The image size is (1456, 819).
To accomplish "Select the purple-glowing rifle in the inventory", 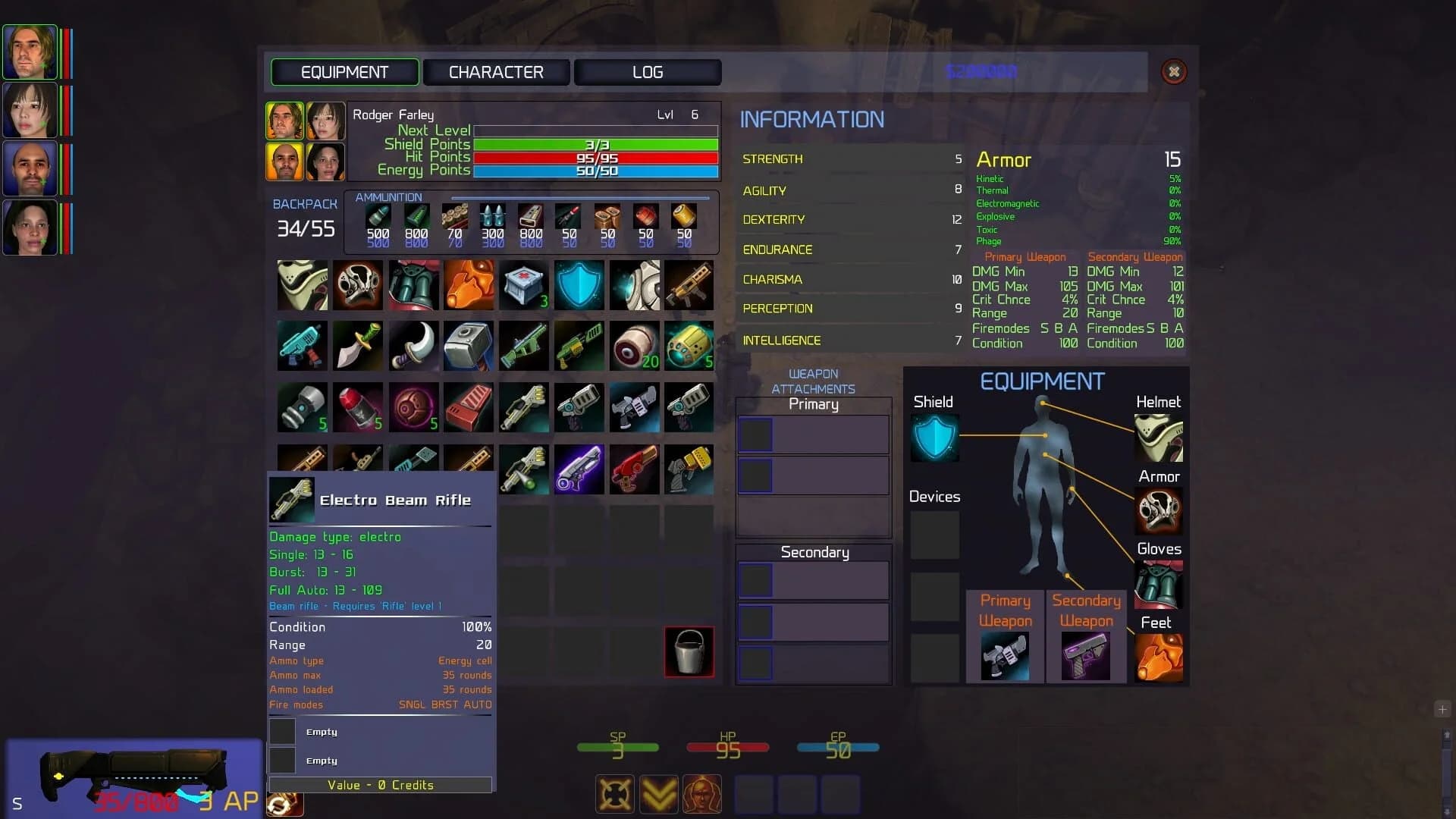I will (x=579, y=470).
